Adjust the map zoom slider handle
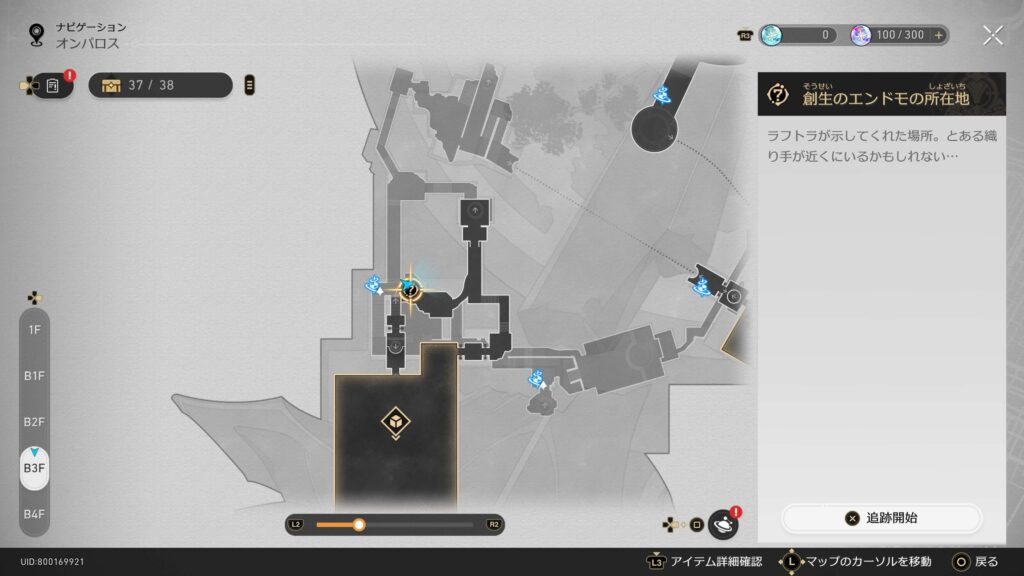 [x=359, y=524]
